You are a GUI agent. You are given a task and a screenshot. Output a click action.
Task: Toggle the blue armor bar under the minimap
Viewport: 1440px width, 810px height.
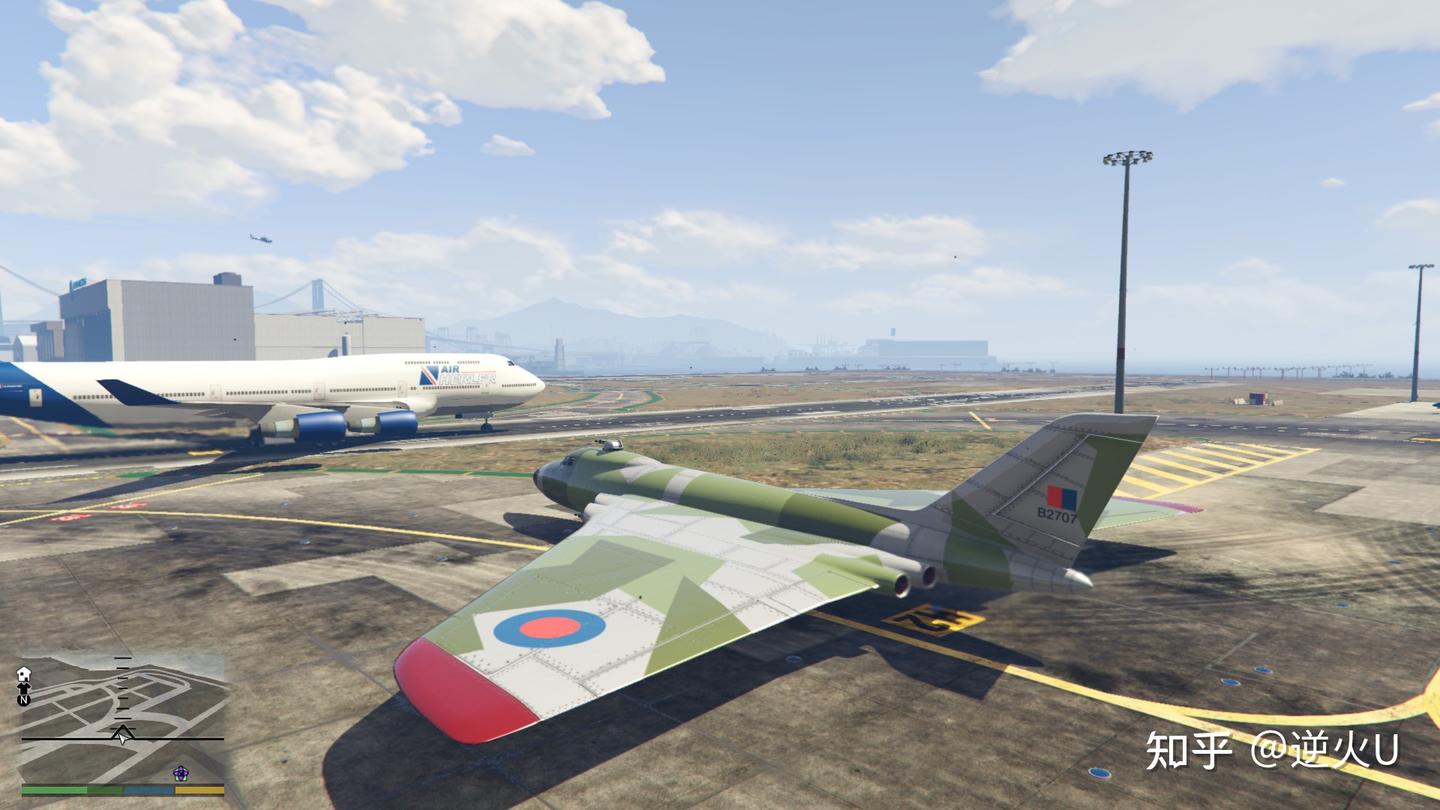(147, 790)
